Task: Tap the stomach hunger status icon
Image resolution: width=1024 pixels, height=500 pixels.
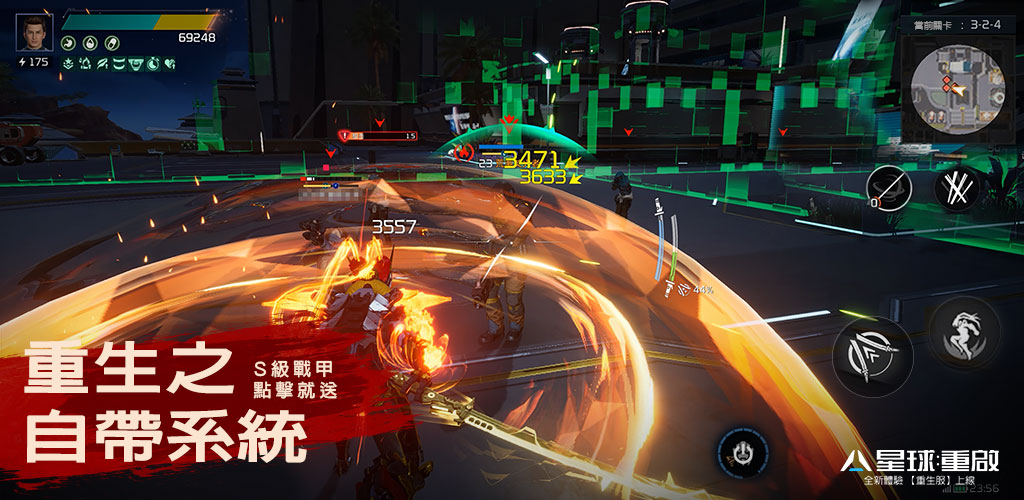Action: (x=68, y=43)
